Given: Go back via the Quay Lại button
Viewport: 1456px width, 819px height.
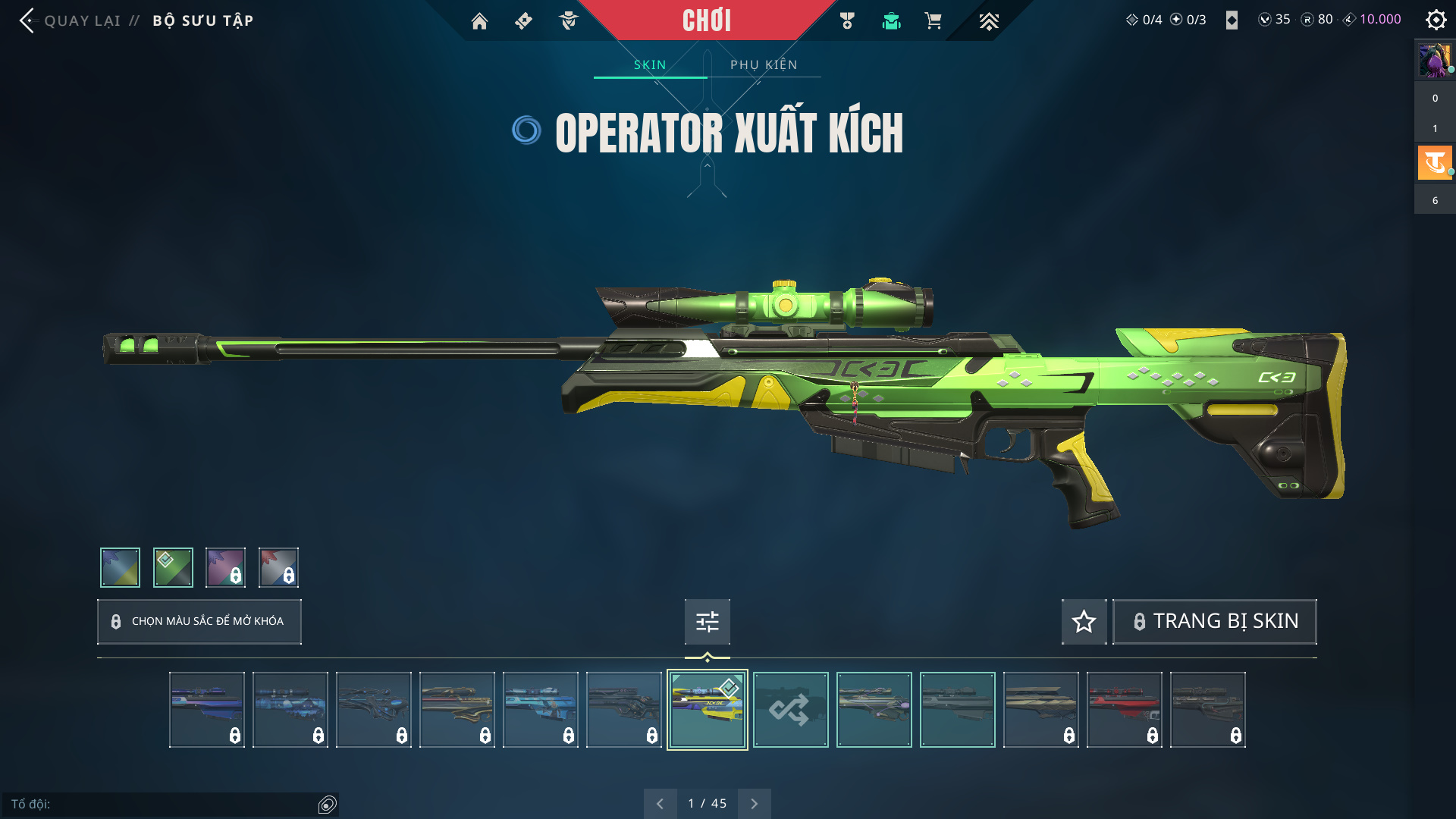Looking at the screenshot, I should click(71, 20).
